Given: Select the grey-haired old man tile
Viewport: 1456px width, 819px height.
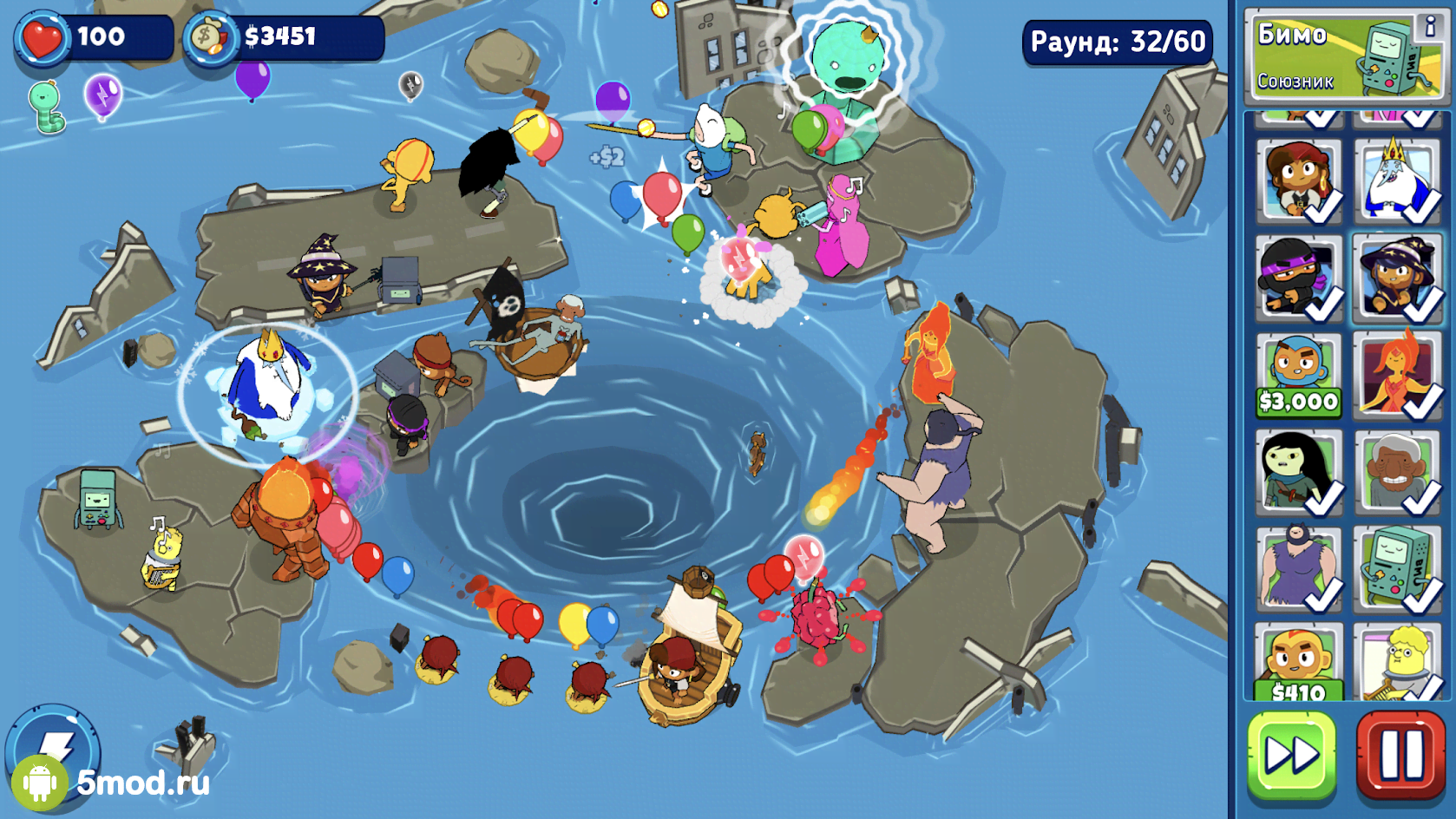Looking at the screenshot, I should click(x=1398, y=471).
